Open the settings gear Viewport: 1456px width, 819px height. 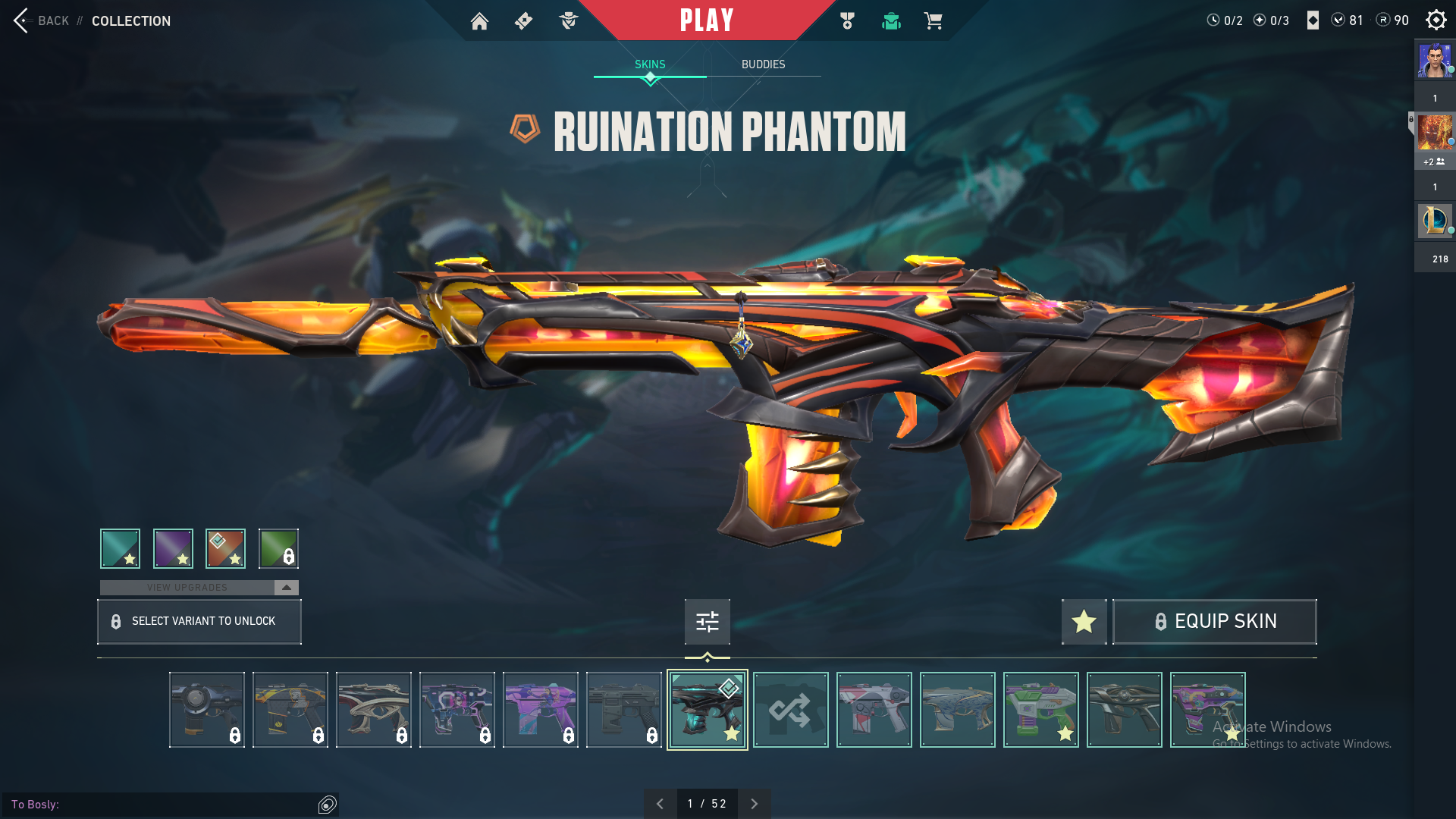[x=1436, y=20]
